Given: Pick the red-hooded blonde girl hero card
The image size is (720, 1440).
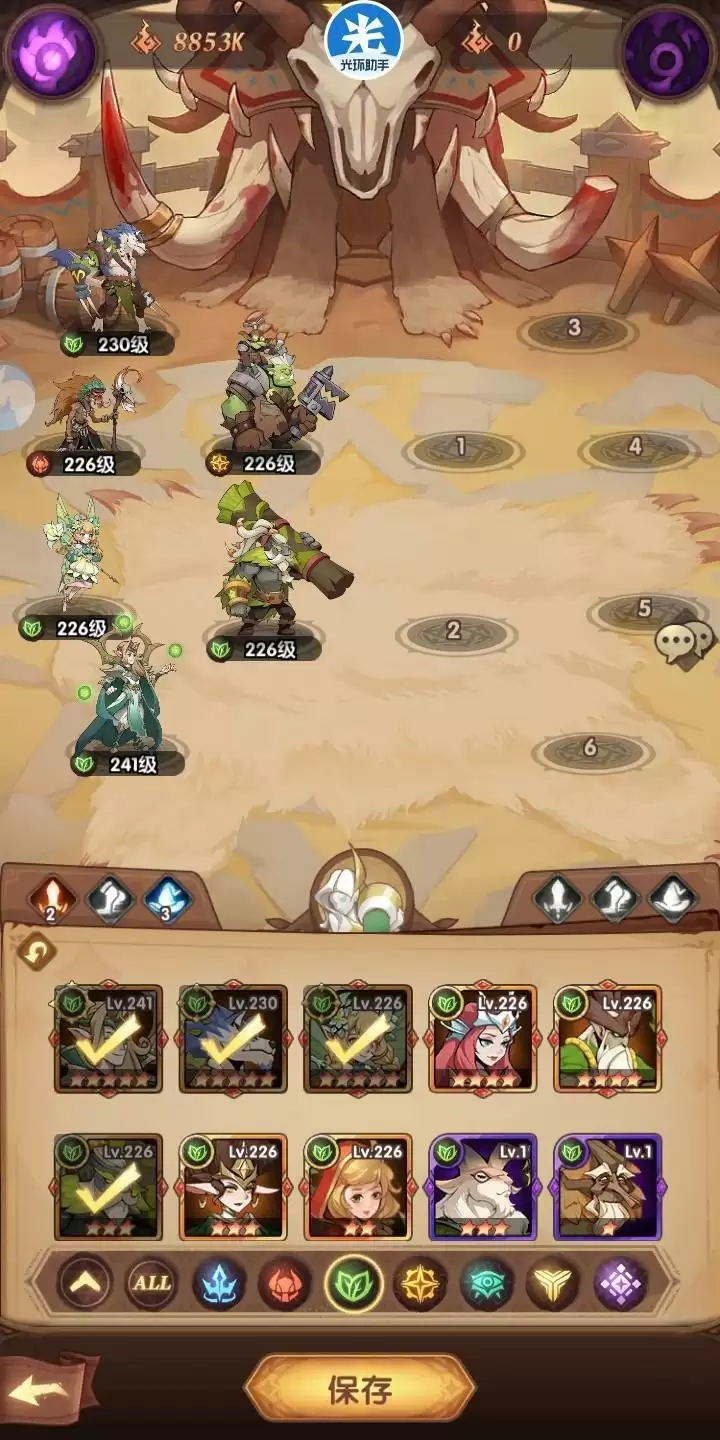Looking at the screenshot, I should (358, 1187).
